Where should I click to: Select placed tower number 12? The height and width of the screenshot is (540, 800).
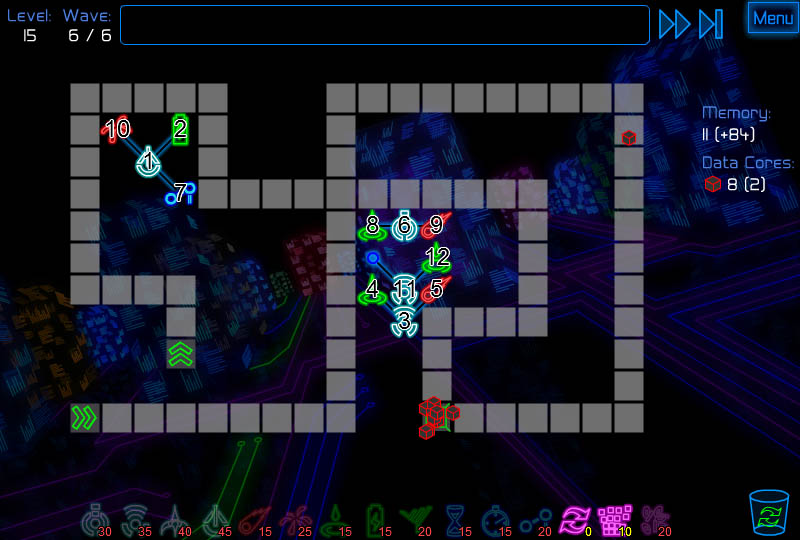click(436, 258)
